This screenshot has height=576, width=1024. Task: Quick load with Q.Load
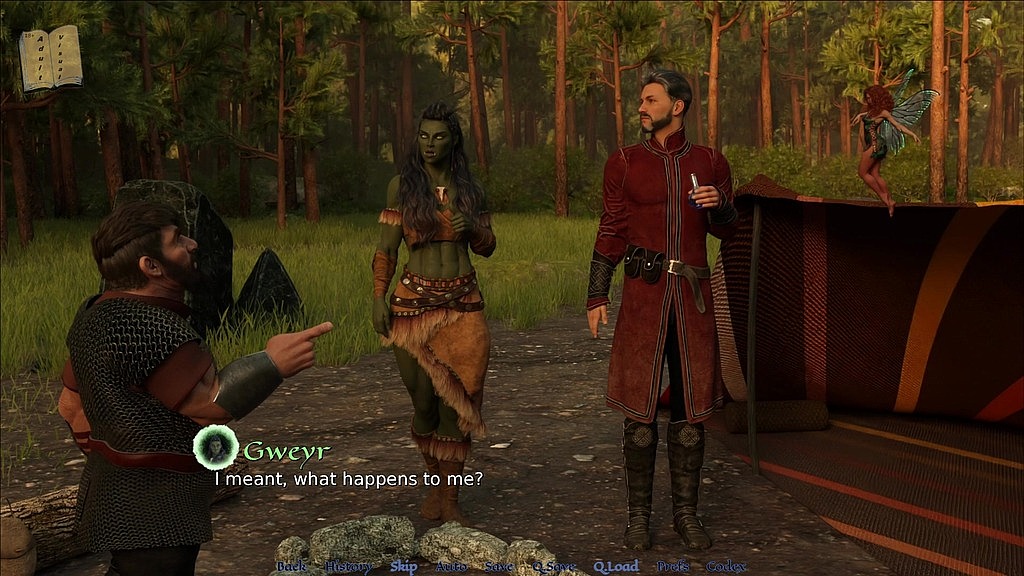pos(616,566)
